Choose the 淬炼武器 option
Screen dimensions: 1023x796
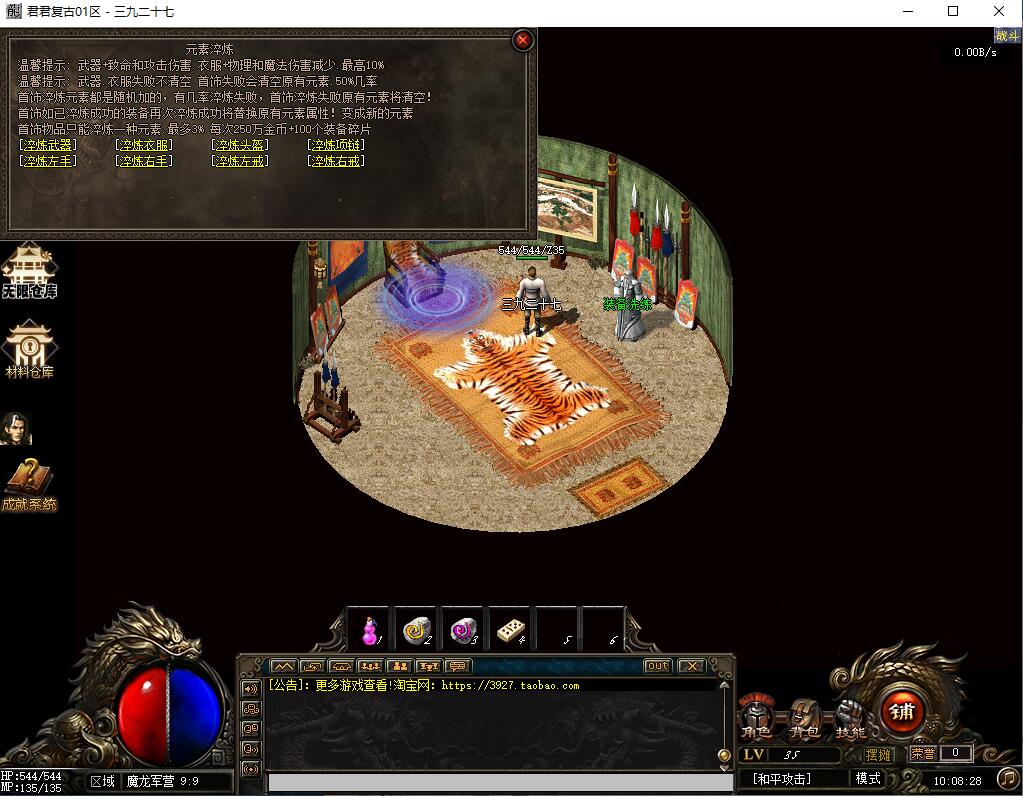[48, 145]
